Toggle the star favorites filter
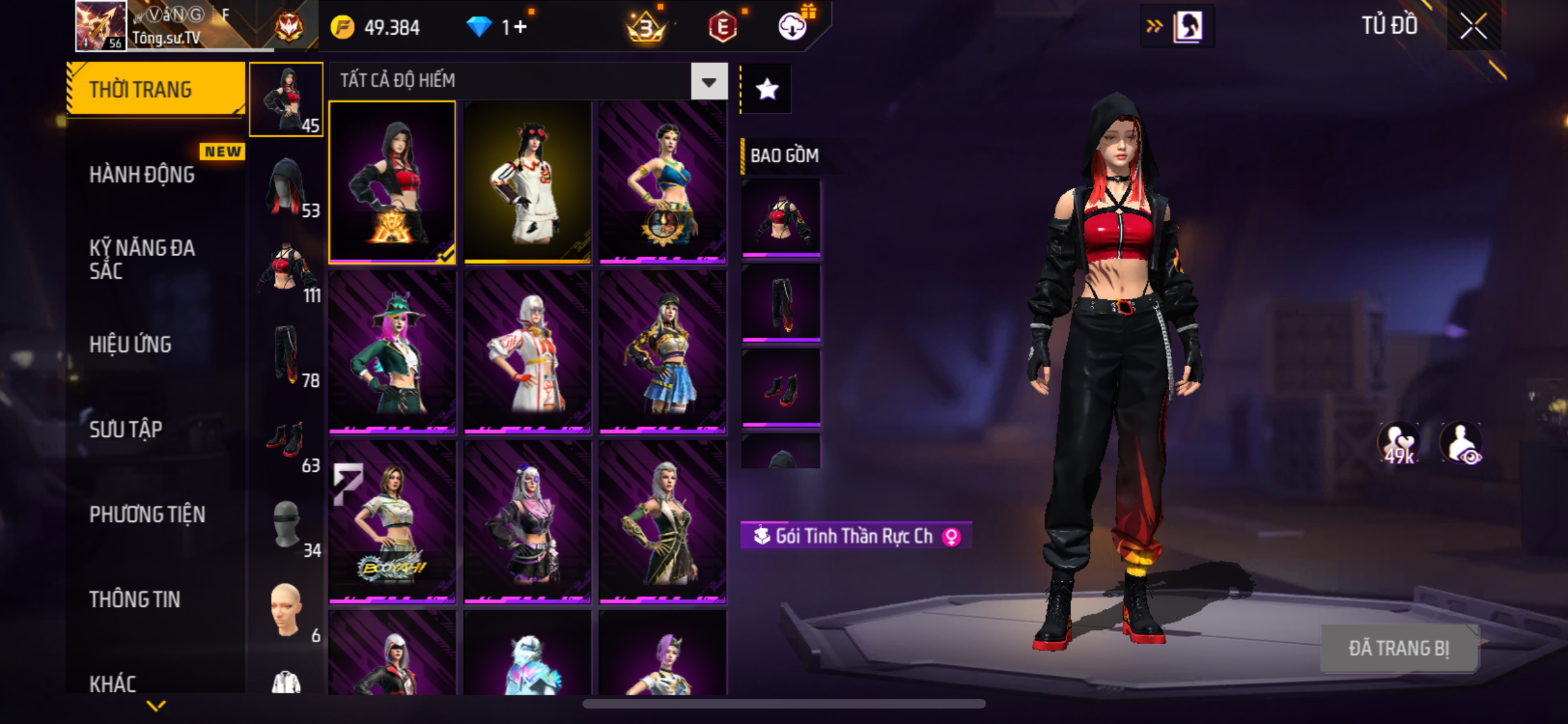 (767, 89)
